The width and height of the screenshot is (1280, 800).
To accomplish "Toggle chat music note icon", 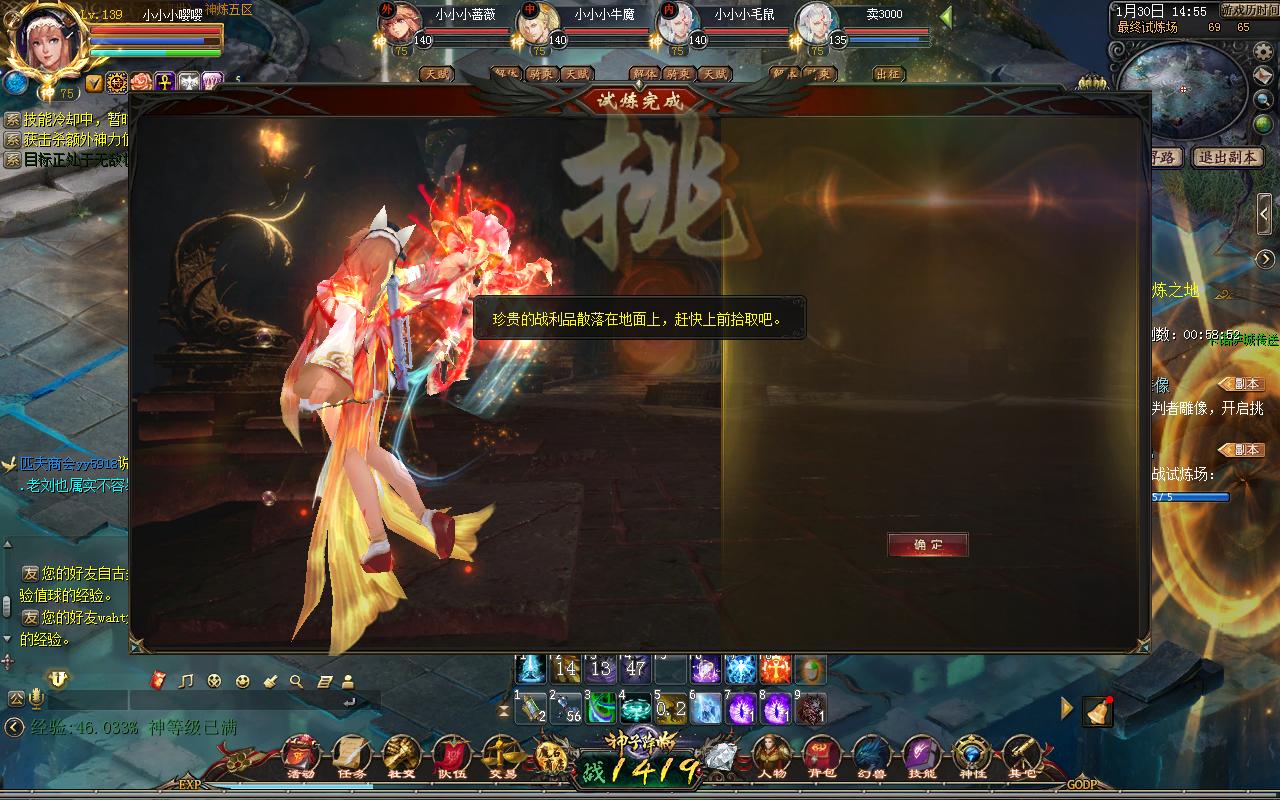I will [x=185, y=681].
